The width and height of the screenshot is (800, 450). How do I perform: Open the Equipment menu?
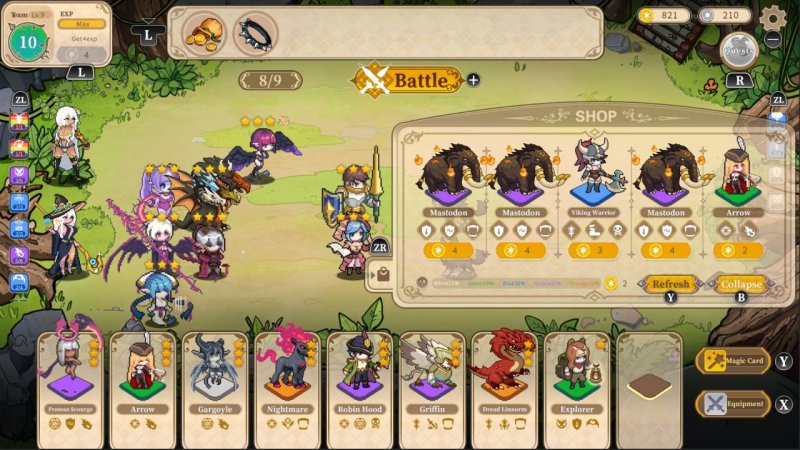click(733, 404)
